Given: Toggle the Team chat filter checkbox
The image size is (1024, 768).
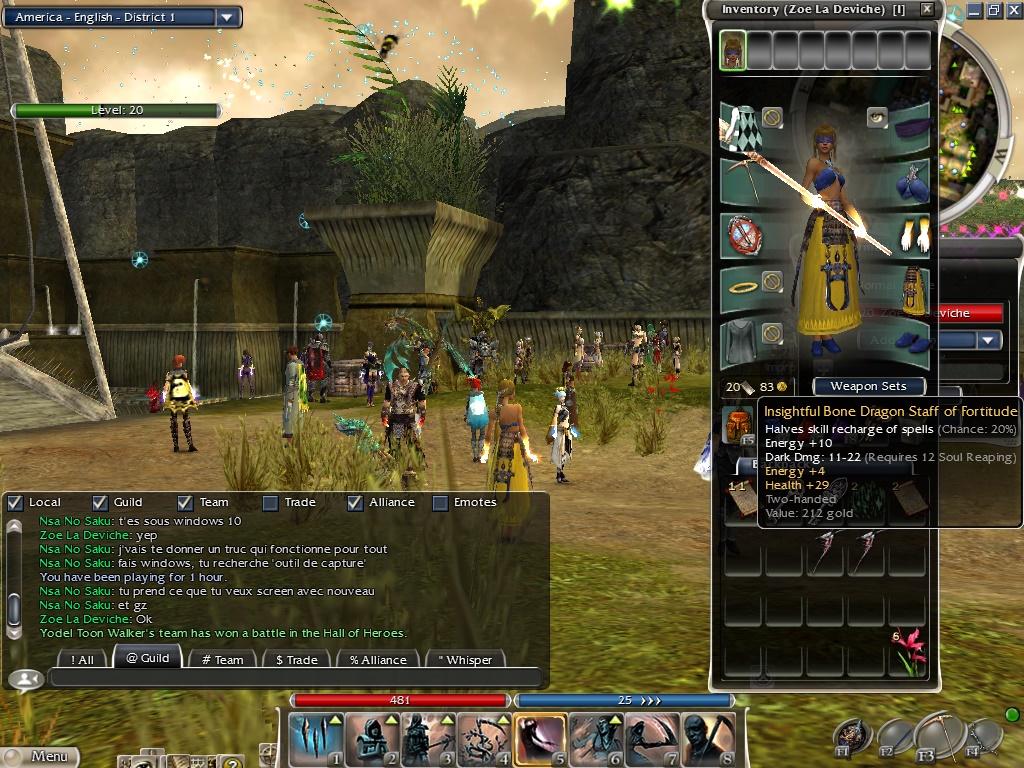Looking at the screenshot, I should click(184, 502).
